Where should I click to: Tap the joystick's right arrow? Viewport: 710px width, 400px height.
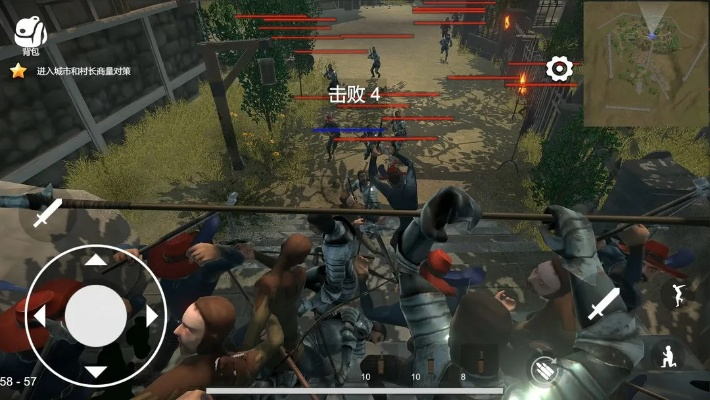click(152, 316)
